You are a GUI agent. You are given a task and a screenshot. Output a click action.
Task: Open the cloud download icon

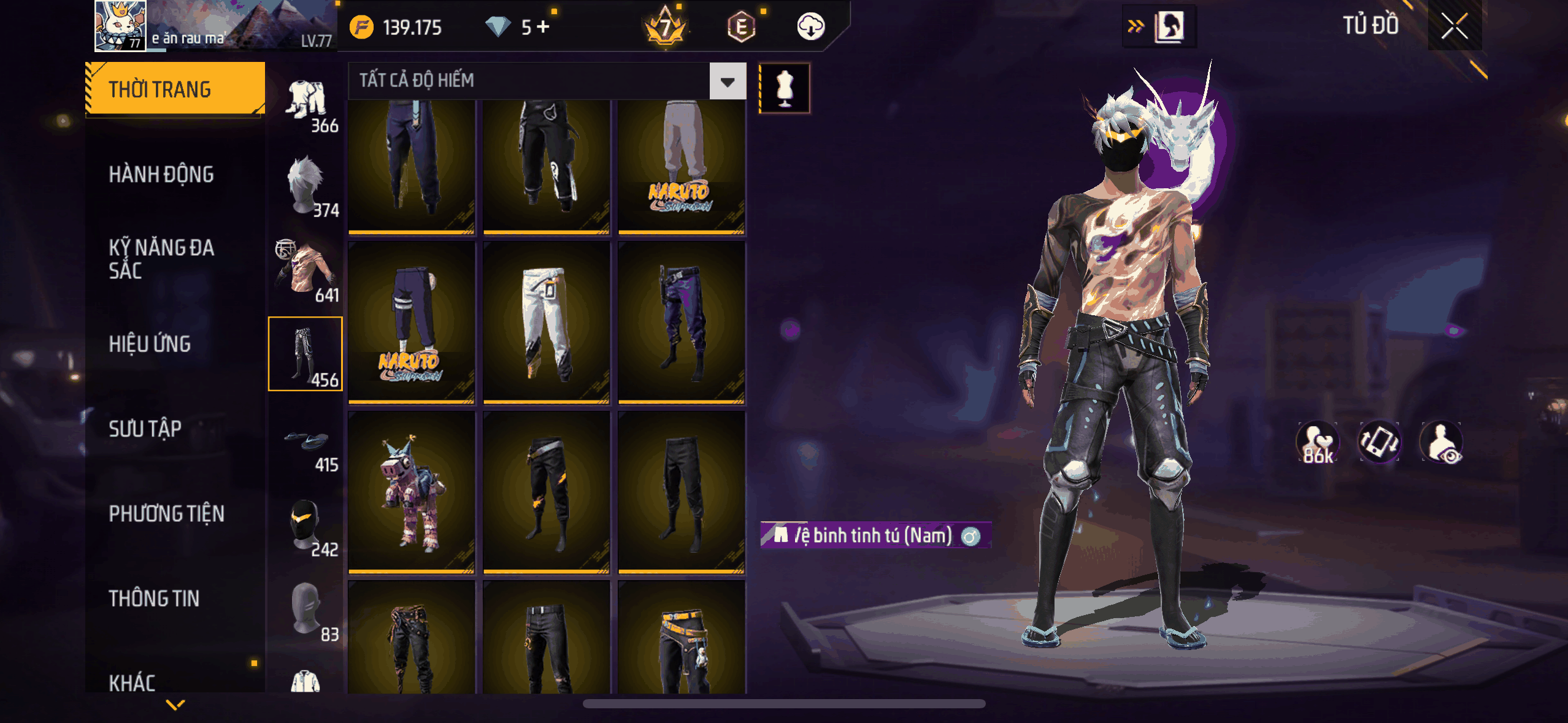coord(810,27)
